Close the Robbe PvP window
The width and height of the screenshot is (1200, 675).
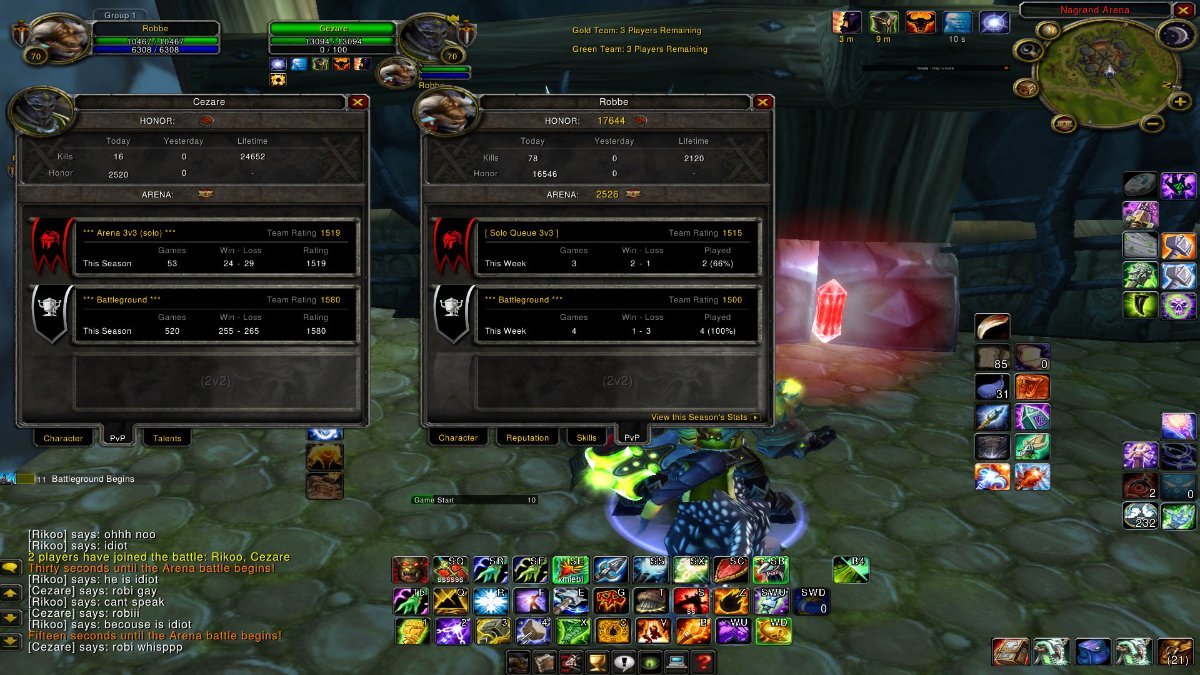(763, 101)
